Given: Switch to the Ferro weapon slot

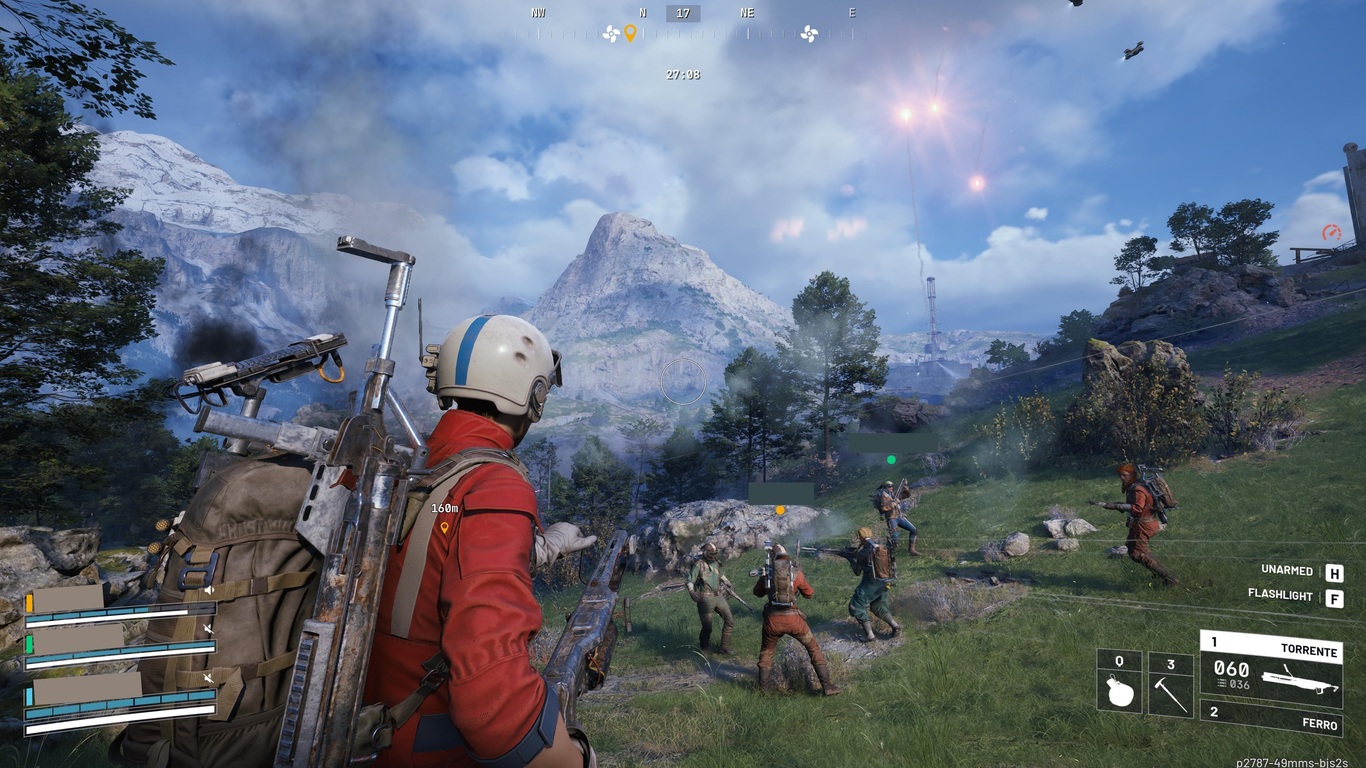Looking at the screenshot, I should (x=1270, y=715).
